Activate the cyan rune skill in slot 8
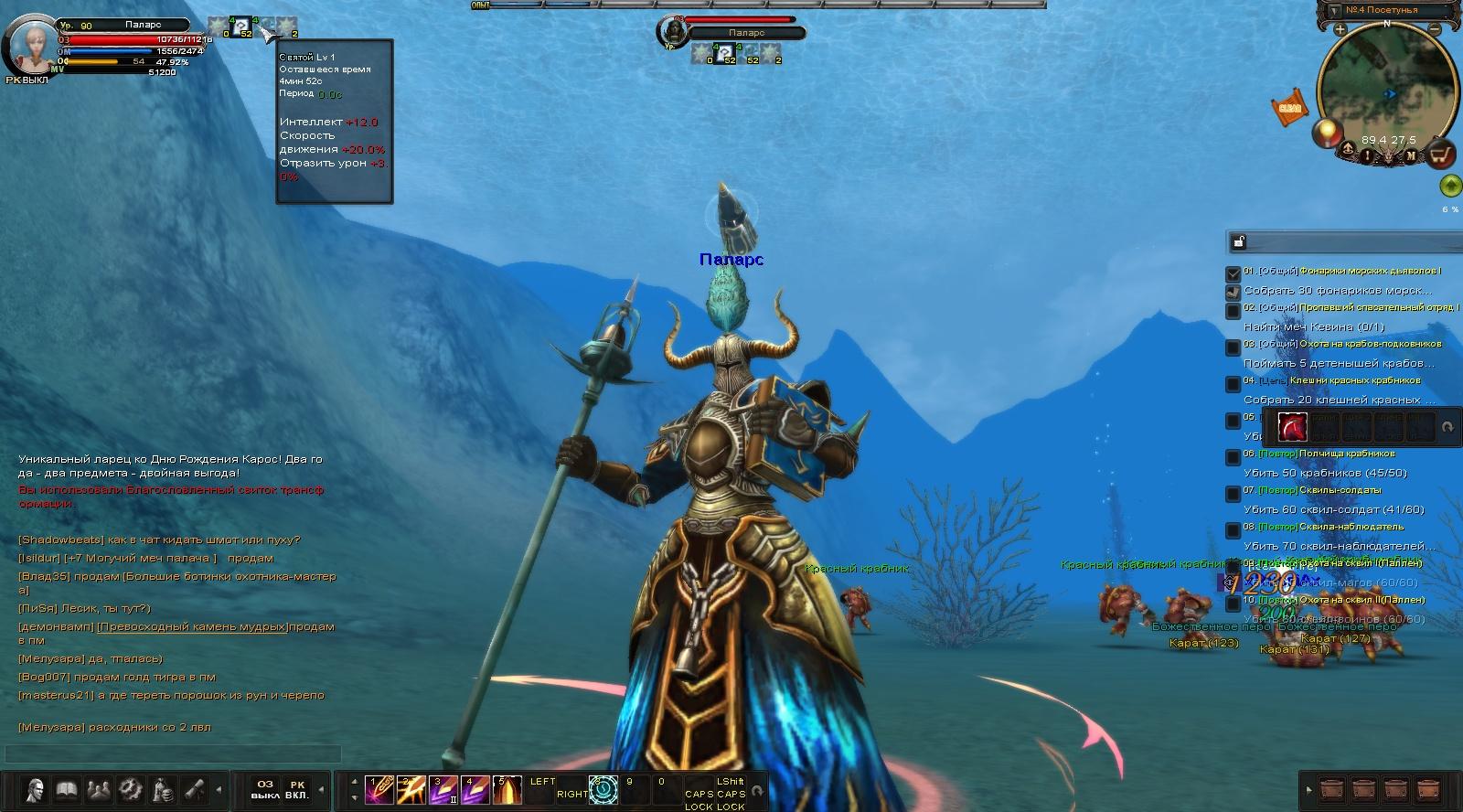 603,789
